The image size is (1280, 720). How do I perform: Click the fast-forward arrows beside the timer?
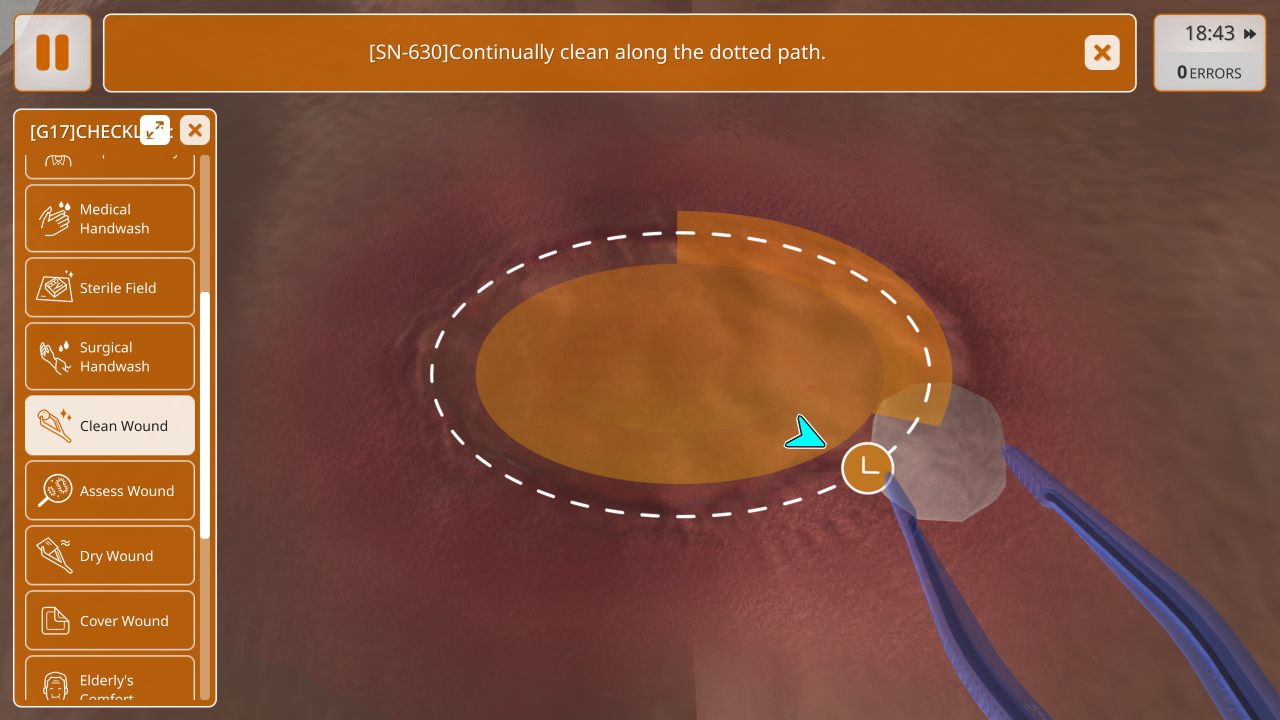point(1250,34)
